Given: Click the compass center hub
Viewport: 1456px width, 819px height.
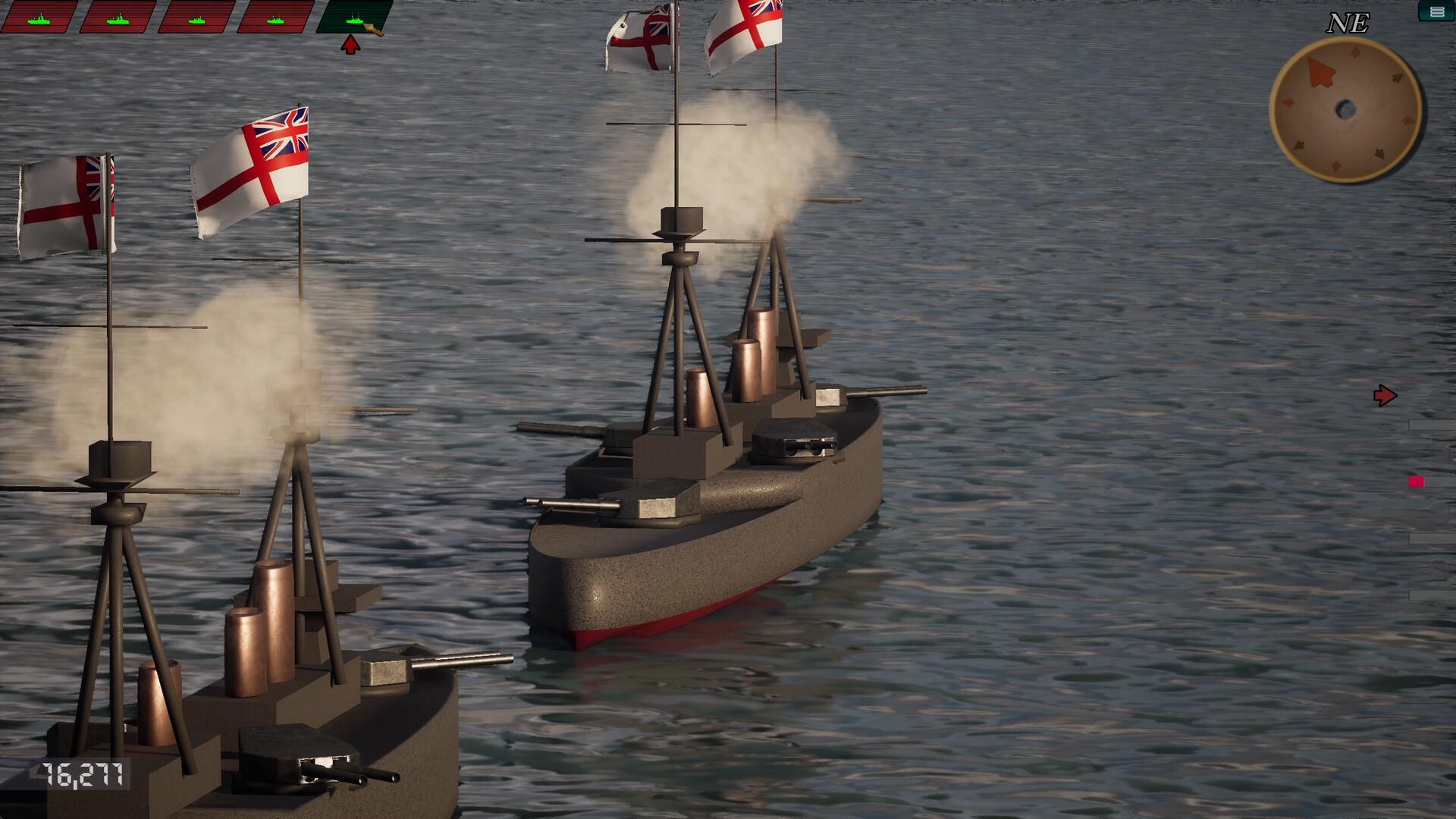Looking at the screenshot, I should (x=1346, y=109).
